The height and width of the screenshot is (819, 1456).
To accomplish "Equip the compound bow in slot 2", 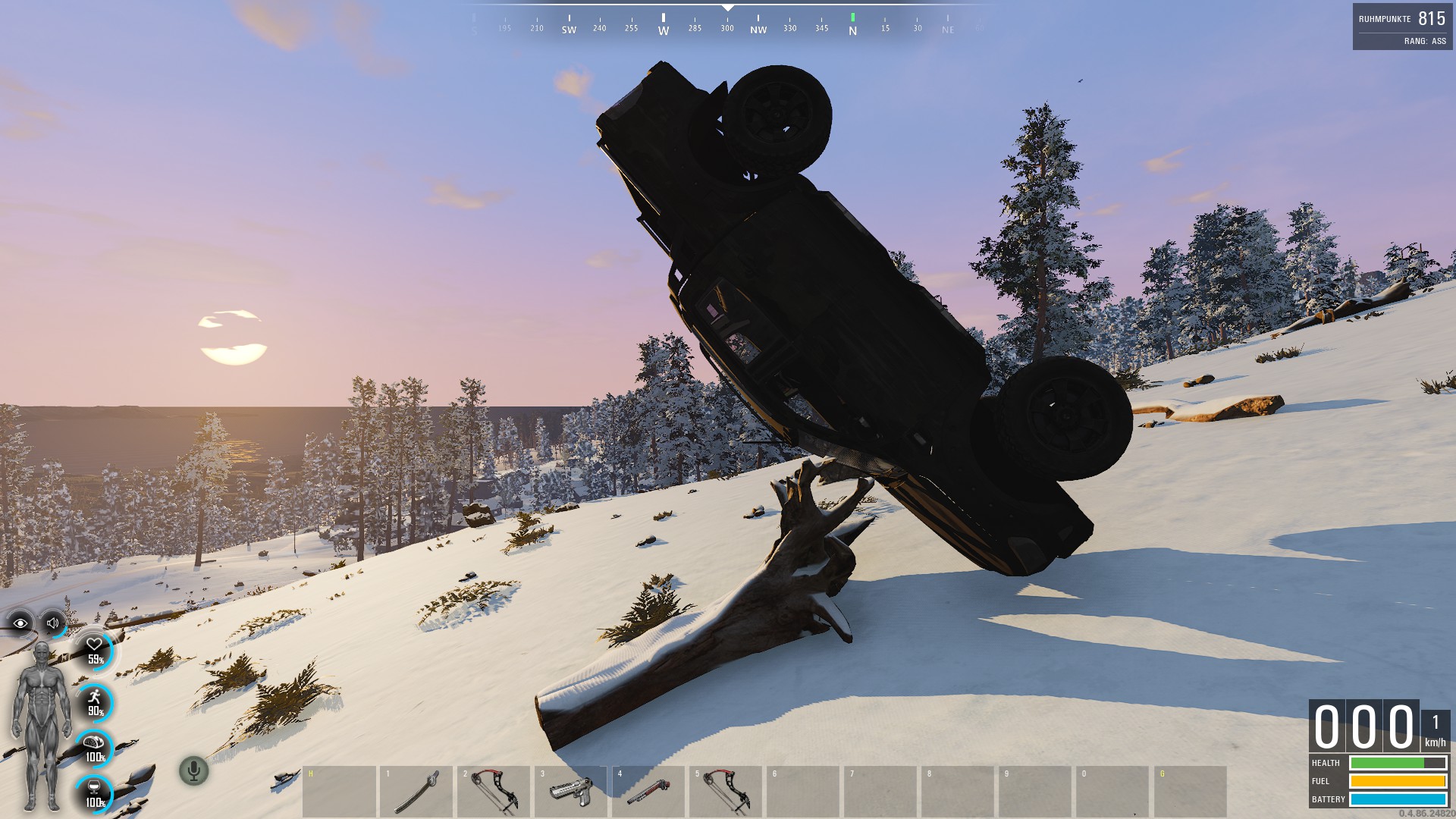I will pos(494,791).
